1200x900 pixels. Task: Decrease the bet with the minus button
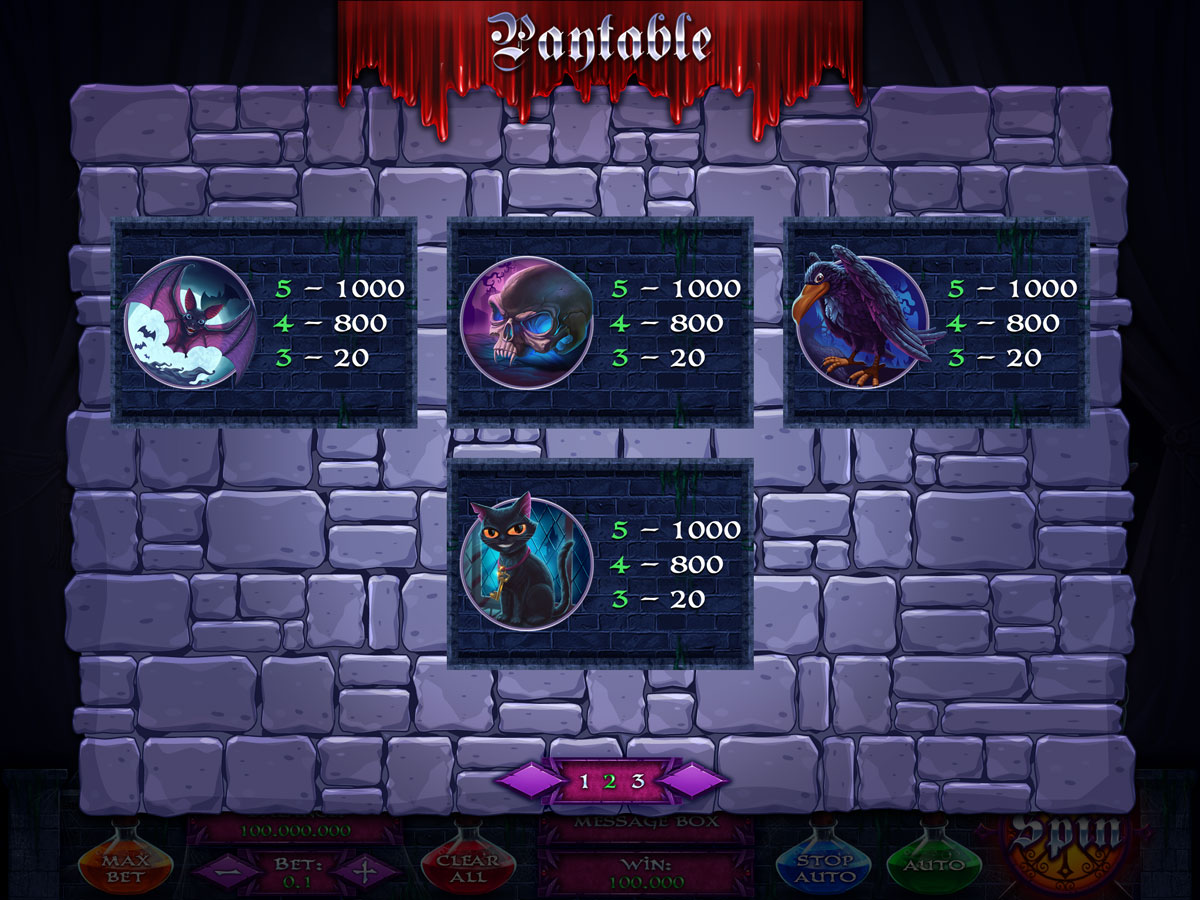(220, 870)
